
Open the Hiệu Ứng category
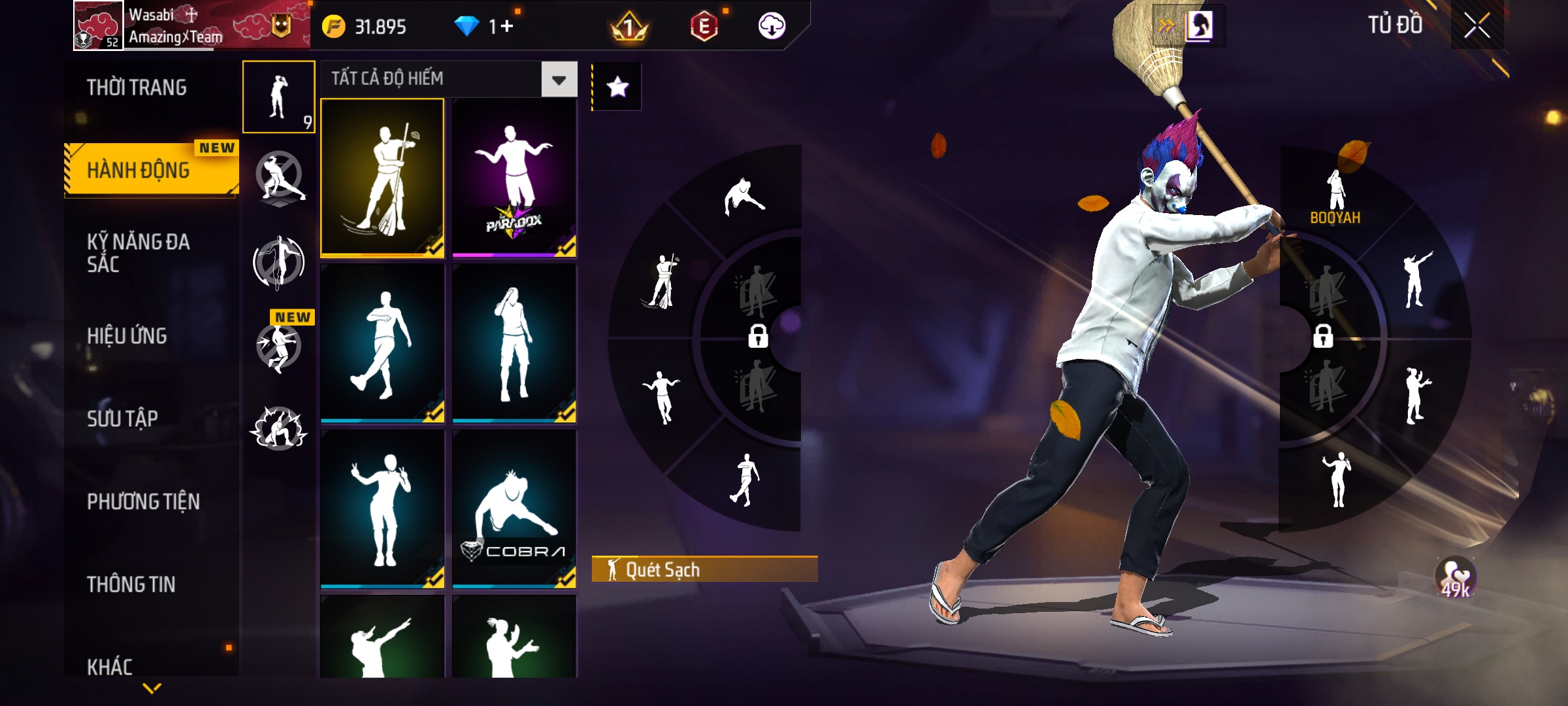click(127, 336)
